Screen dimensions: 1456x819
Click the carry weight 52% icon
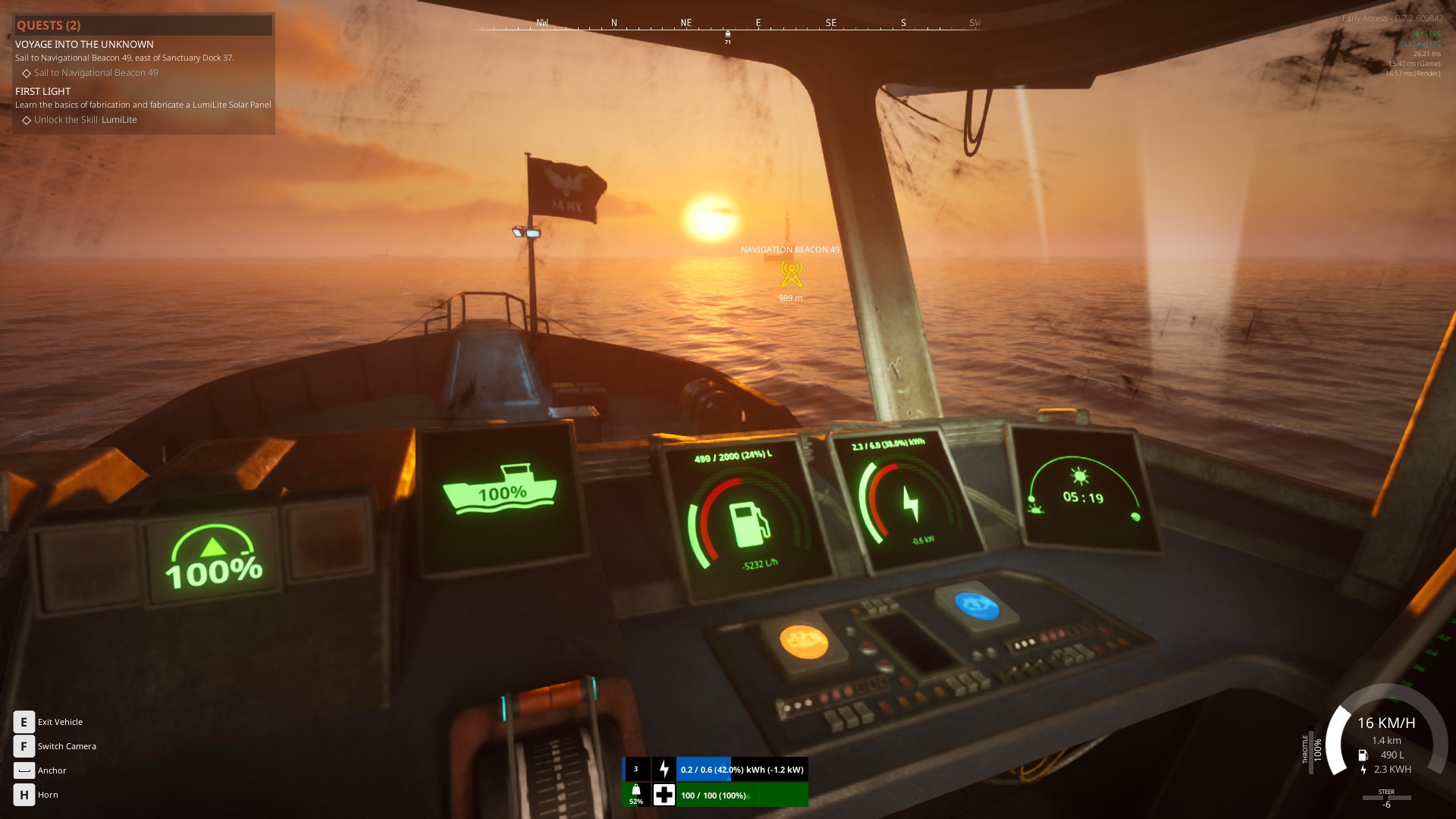[636, 794]
